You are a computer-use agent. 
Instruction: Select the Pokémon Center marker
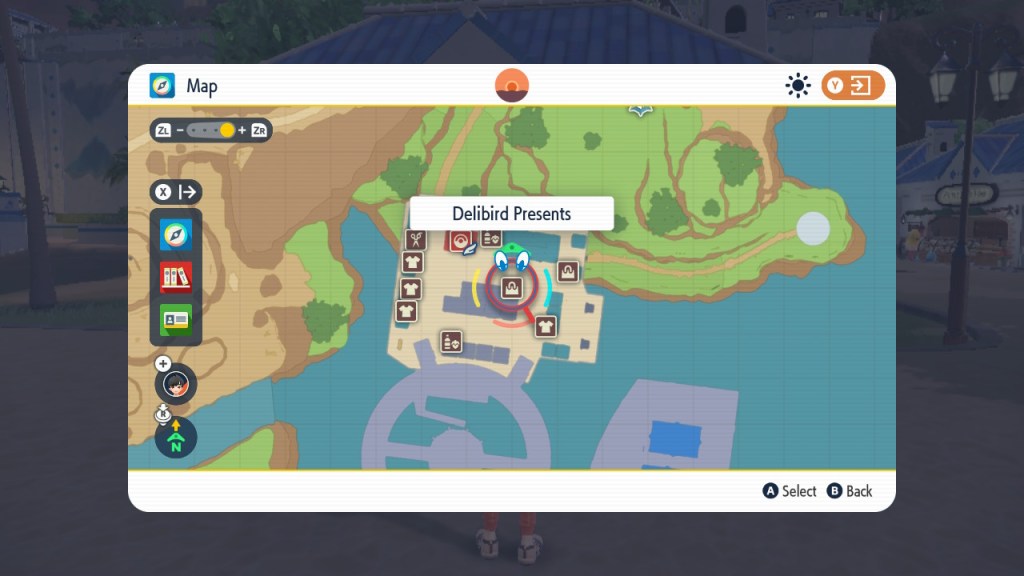(x=461, y=240)
